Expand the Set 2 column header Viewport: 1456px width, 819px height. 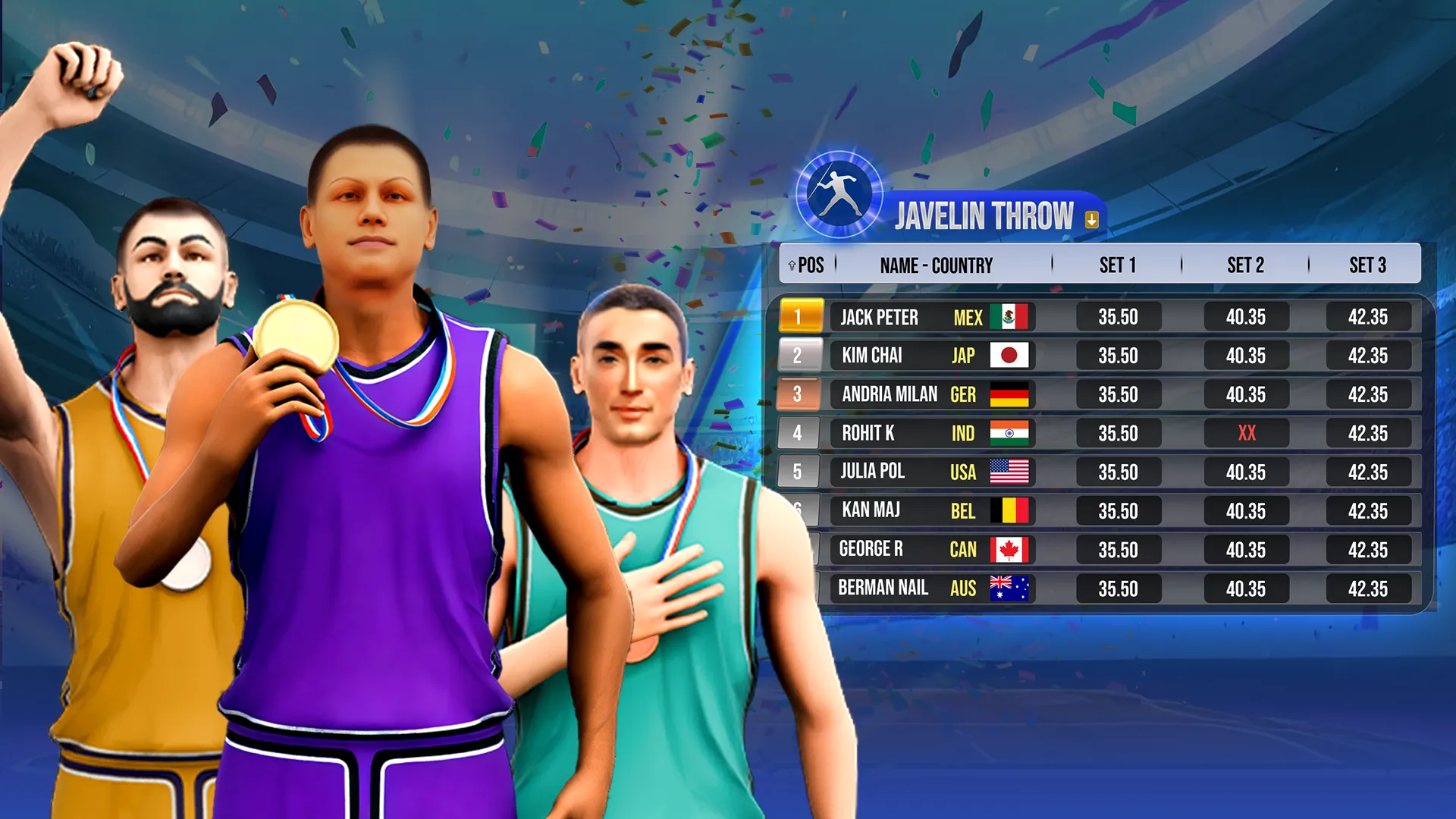tap(1246, 264)
